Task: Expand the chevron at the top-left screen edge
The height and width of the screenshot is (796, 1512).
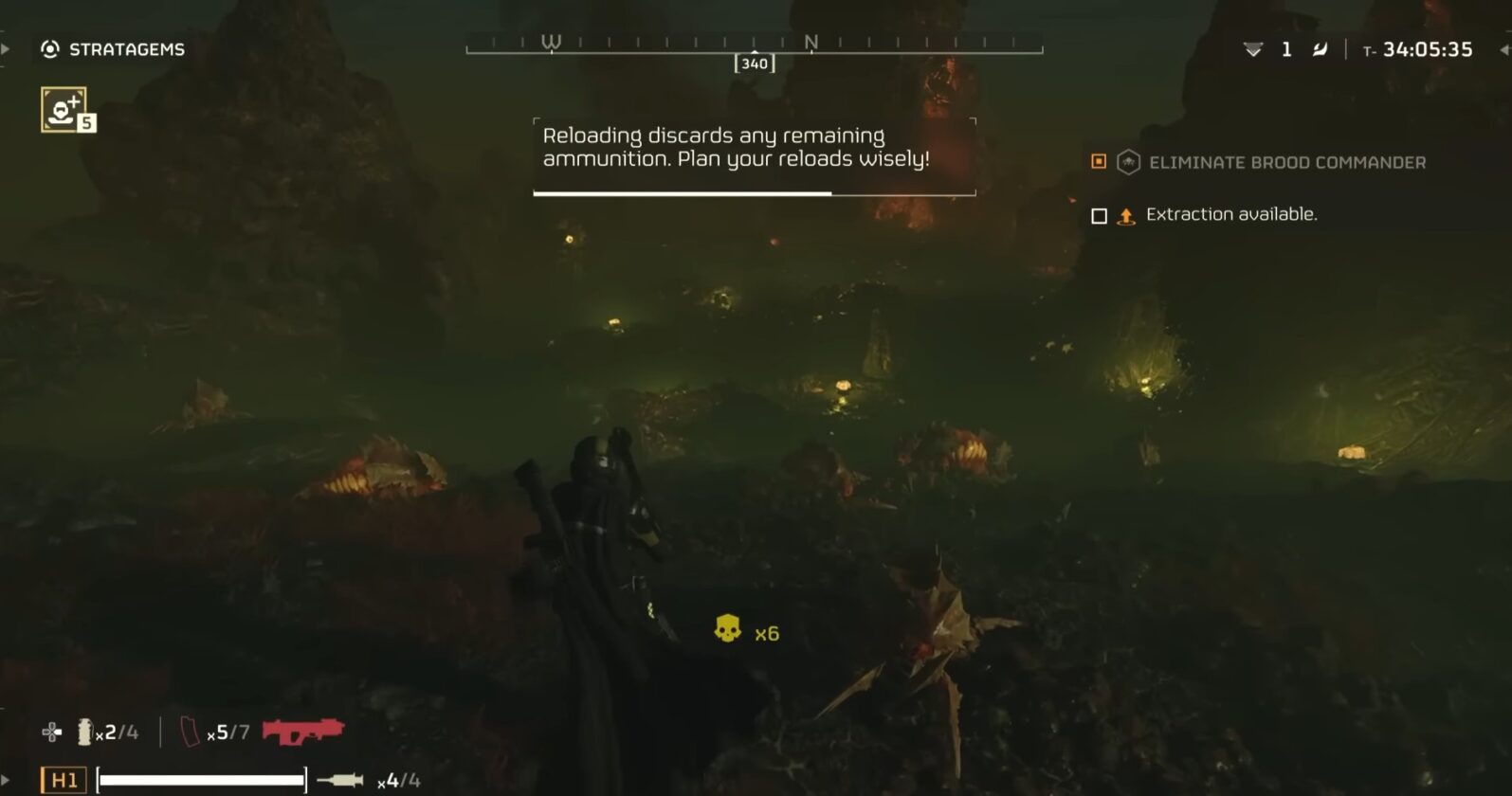Action: click(x=6, y=48)
